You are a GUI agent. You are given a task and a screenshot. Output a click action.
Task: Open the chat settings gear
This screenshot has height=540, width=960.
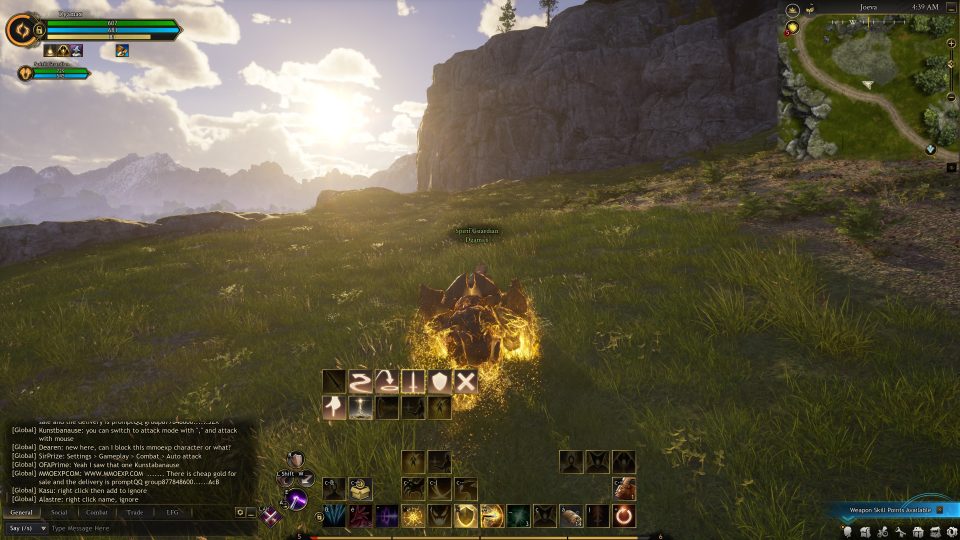tap(240, 512)
